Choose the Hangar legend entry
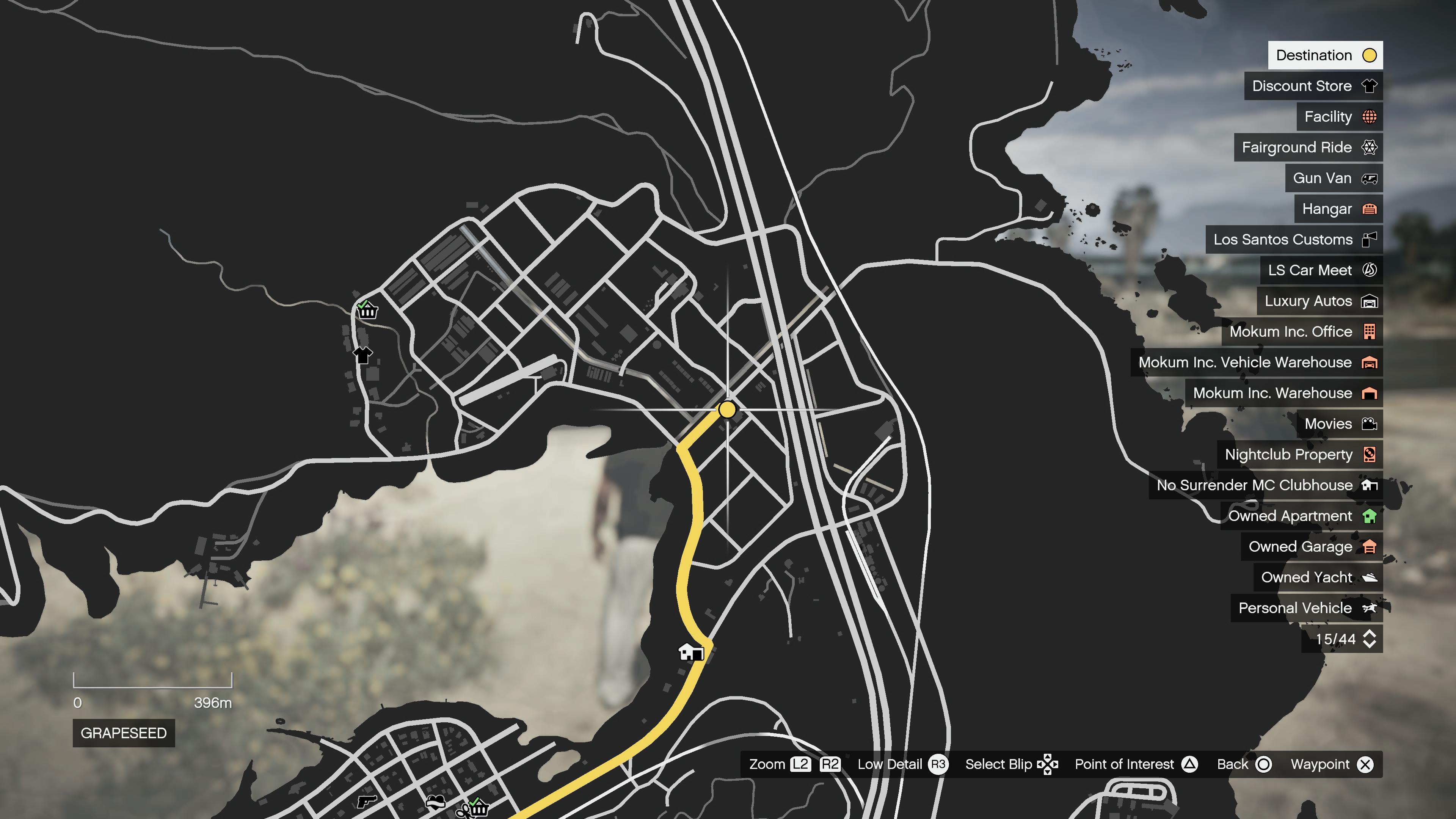The image size is (1456, 819). (x=1338, y=209)
